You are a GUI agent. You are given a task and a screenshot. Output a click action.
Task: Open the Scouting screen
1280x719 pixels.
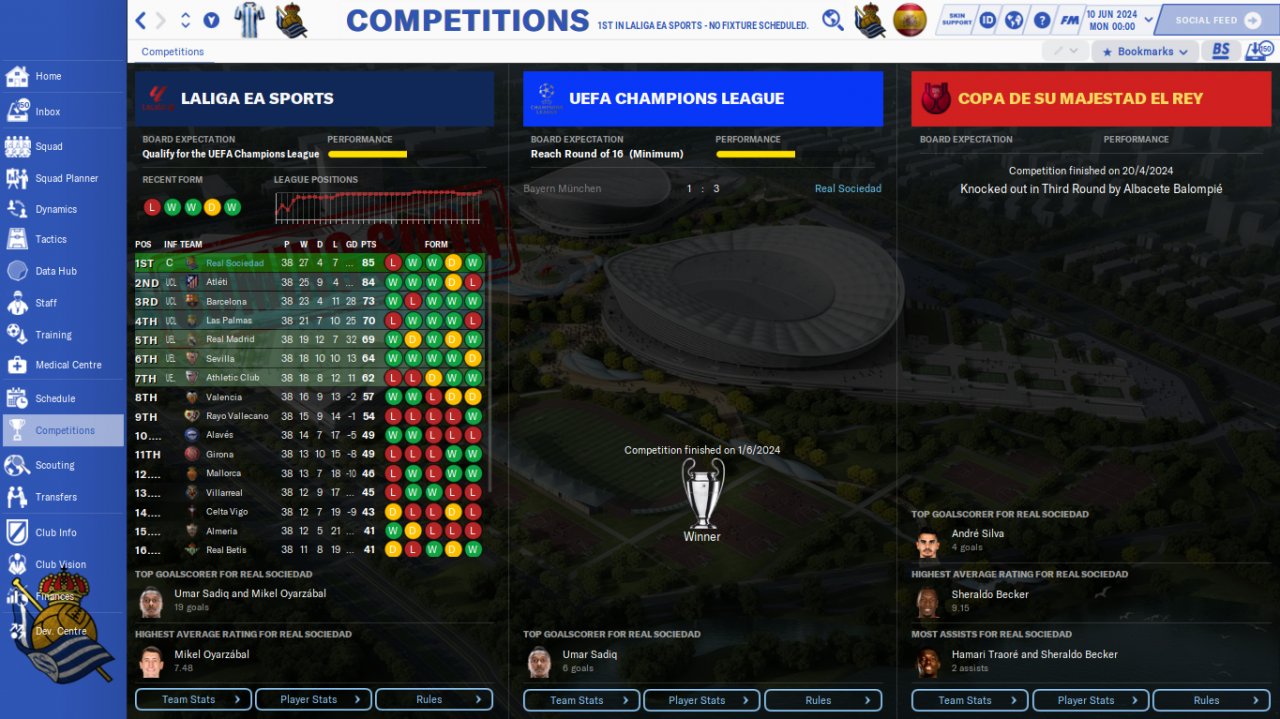click(54, 465)
